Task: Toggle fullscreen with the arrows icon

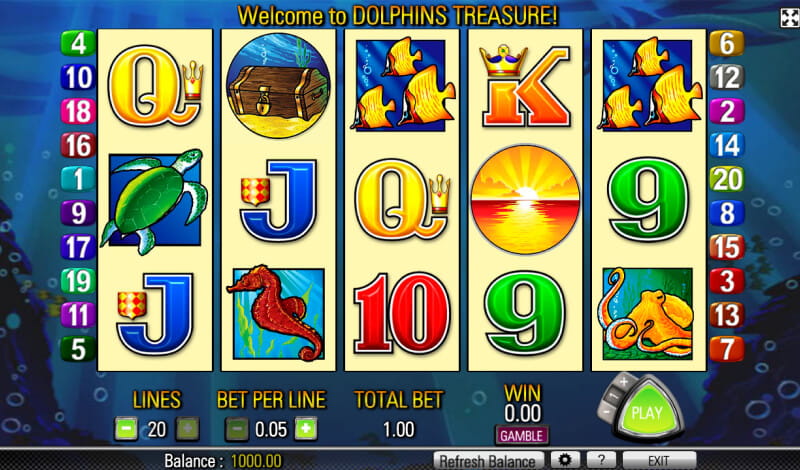Action: [x=788, y=17]
